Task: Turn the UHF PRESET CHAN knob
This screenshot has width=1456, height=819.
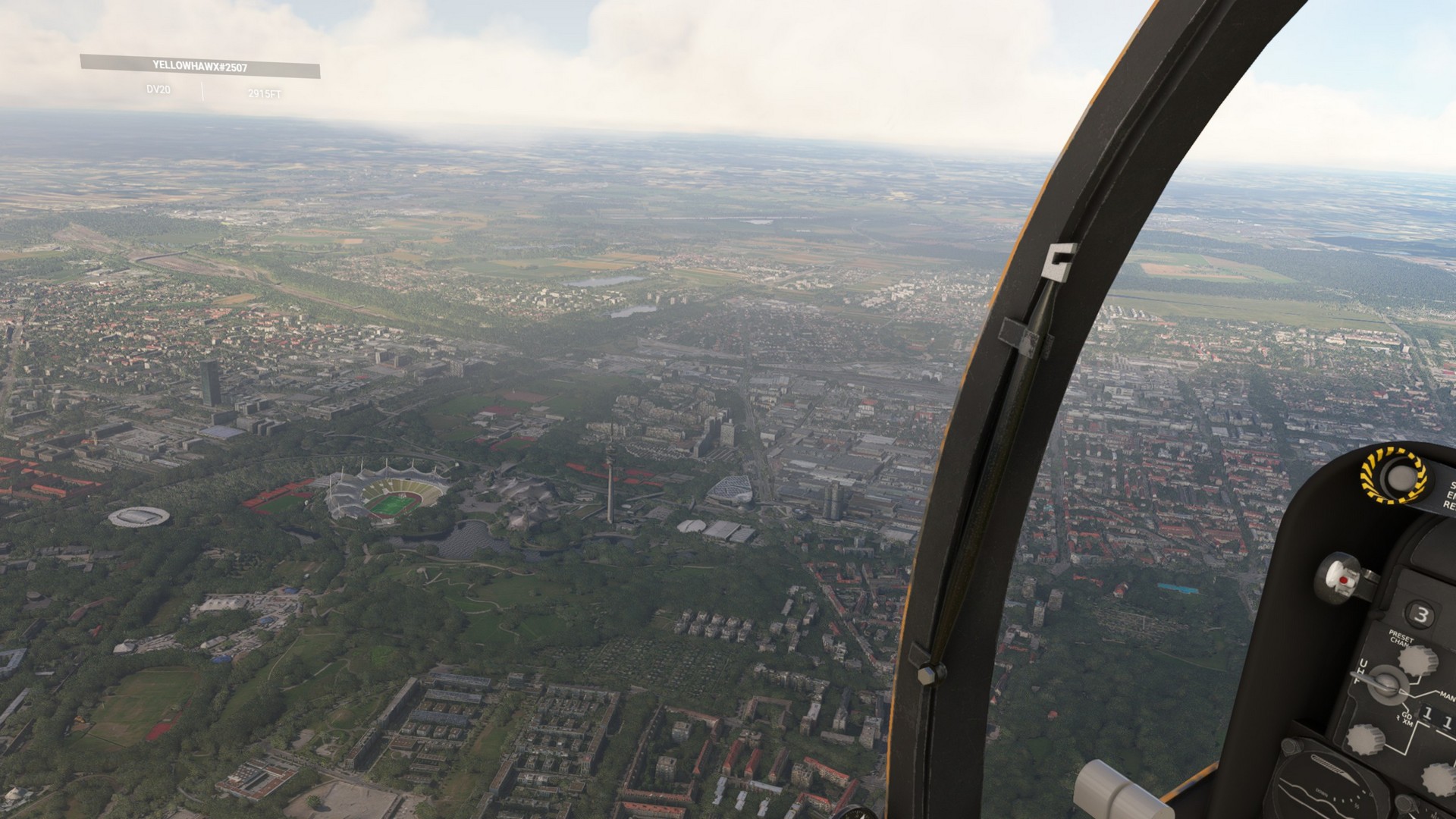Action: click(x=1419, y=659)
